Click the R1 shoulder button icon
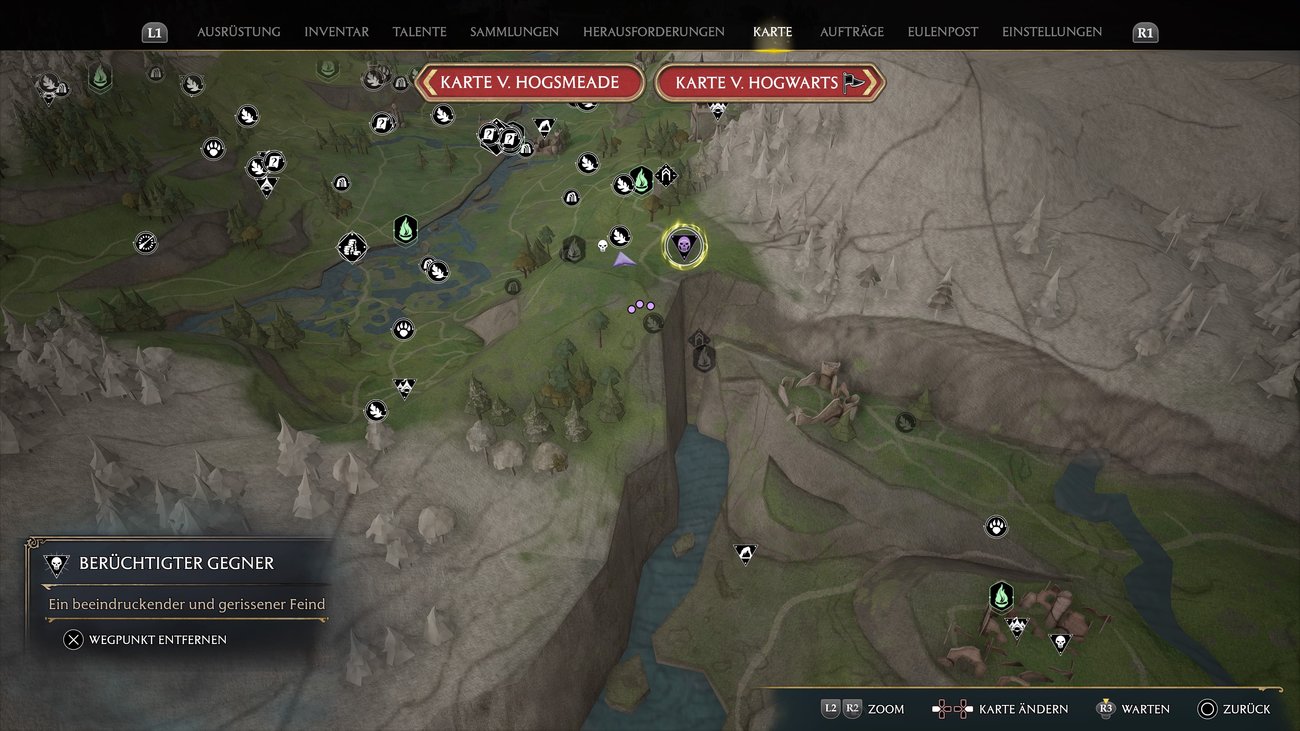 pos(1144,31)
